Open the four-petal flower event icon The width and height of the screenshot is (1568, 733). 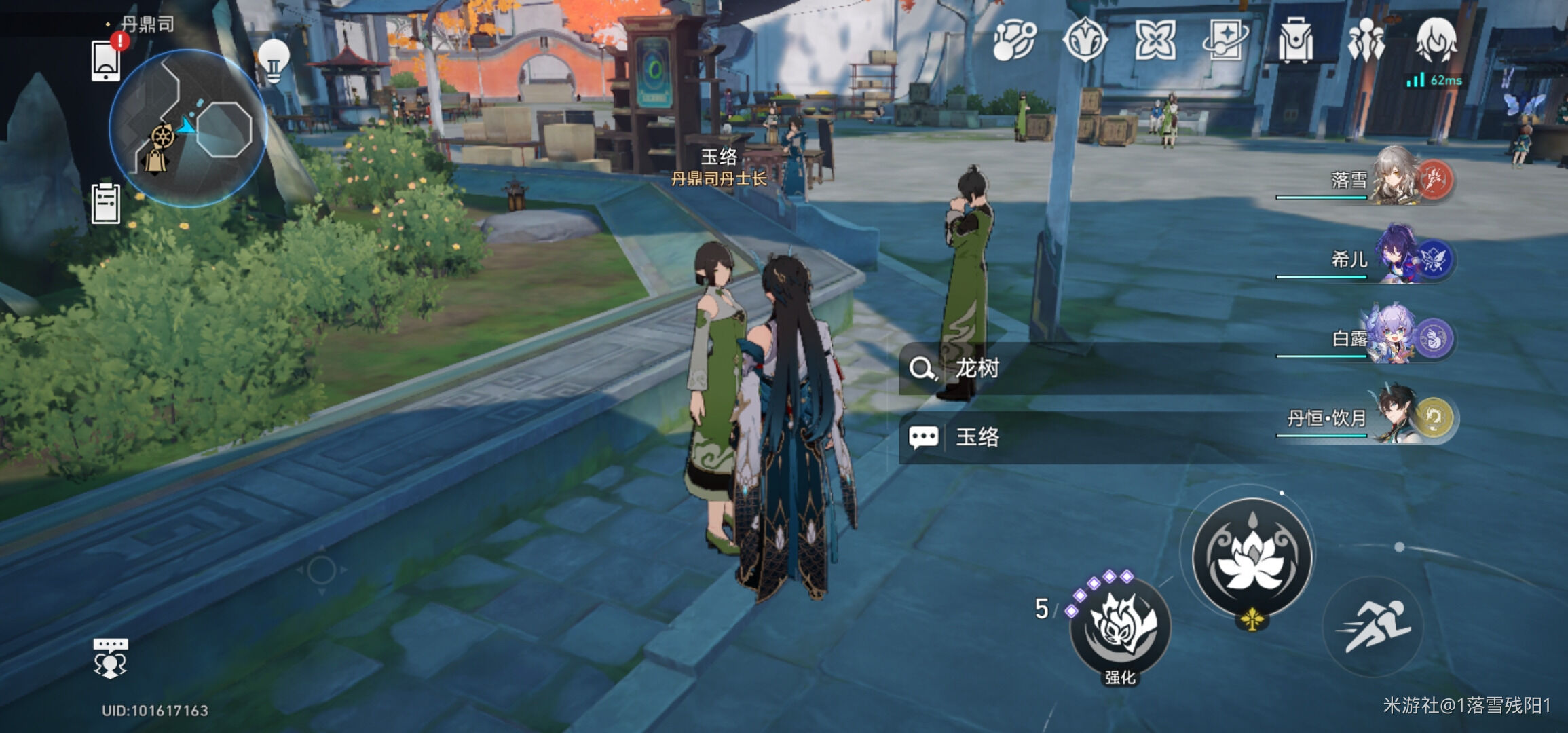(1155, 41)
